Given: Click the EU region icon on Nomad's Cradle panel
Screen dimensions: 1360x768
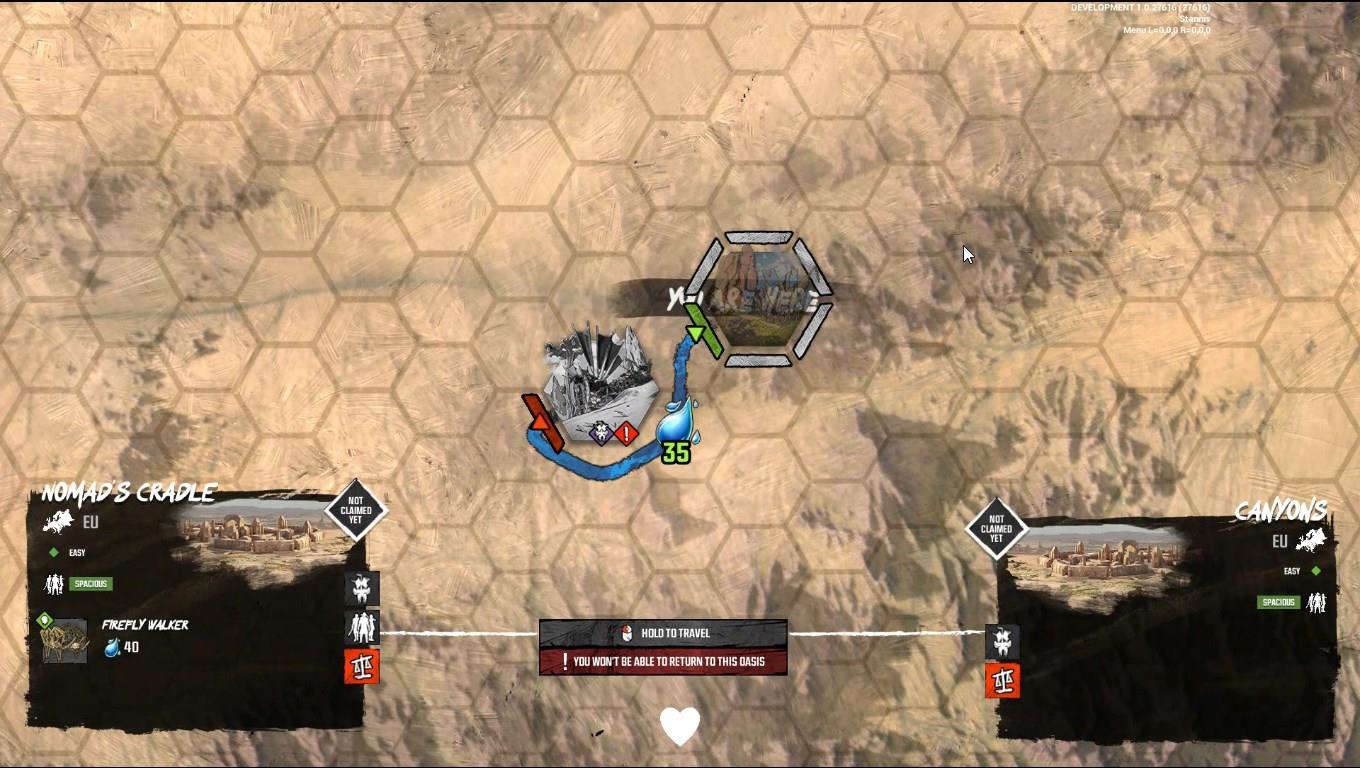Looking at the screenshot, I should tap(58, 521).
